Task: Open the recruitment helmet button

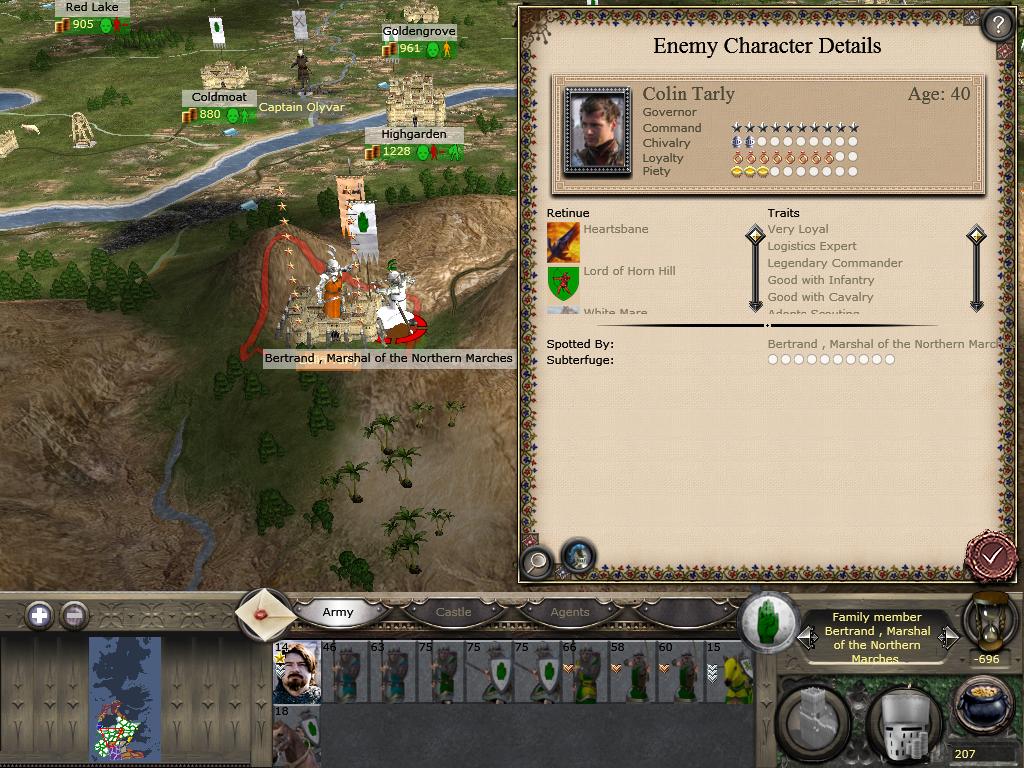Action: (902, 722)
